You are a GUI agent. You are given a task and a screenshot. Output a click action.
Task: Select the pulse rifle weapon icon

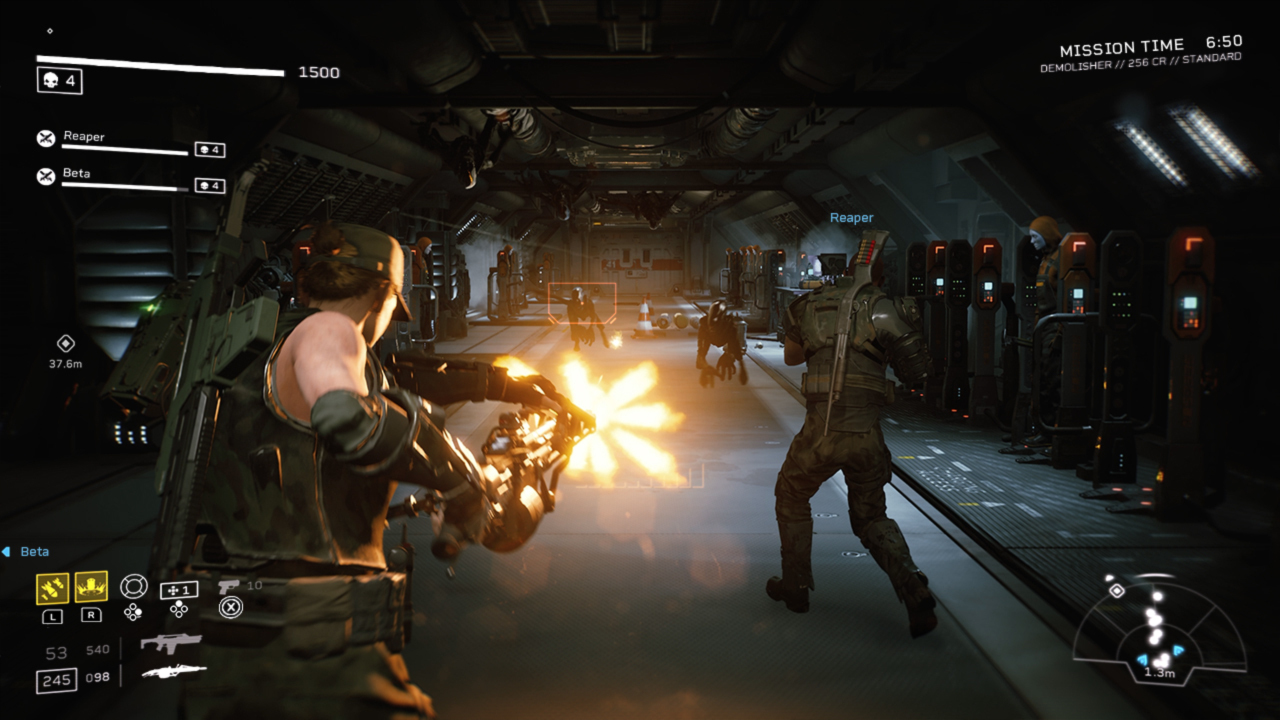click(x=171, y=643)
